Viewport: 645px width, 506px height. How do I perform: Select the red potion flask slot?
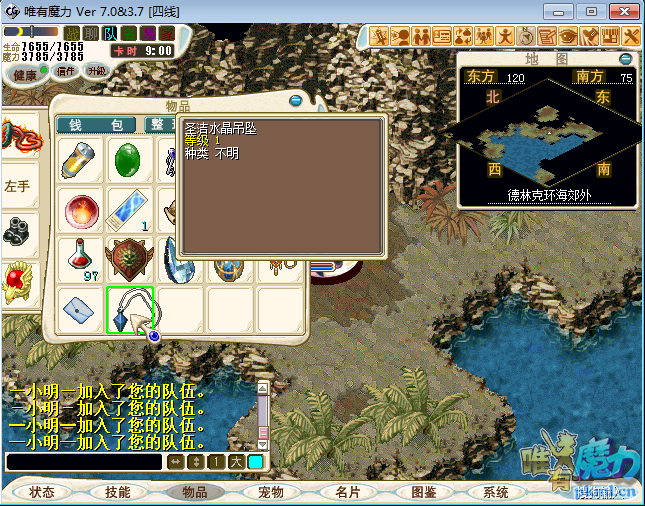[81, 258]
